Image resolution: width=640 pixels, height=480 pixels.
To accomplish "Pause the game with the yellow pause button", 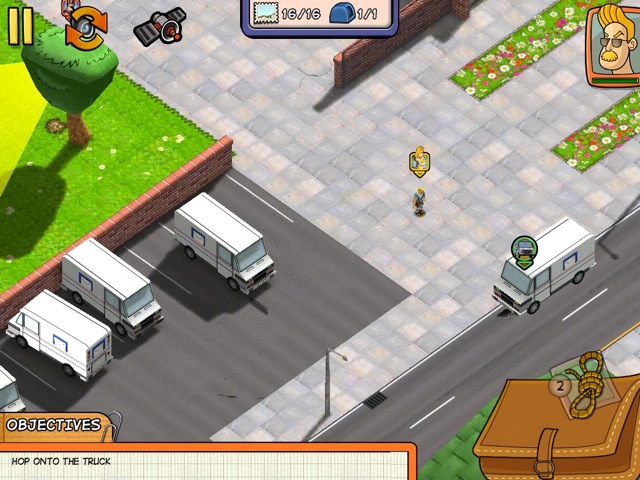I will pos(20,25).
